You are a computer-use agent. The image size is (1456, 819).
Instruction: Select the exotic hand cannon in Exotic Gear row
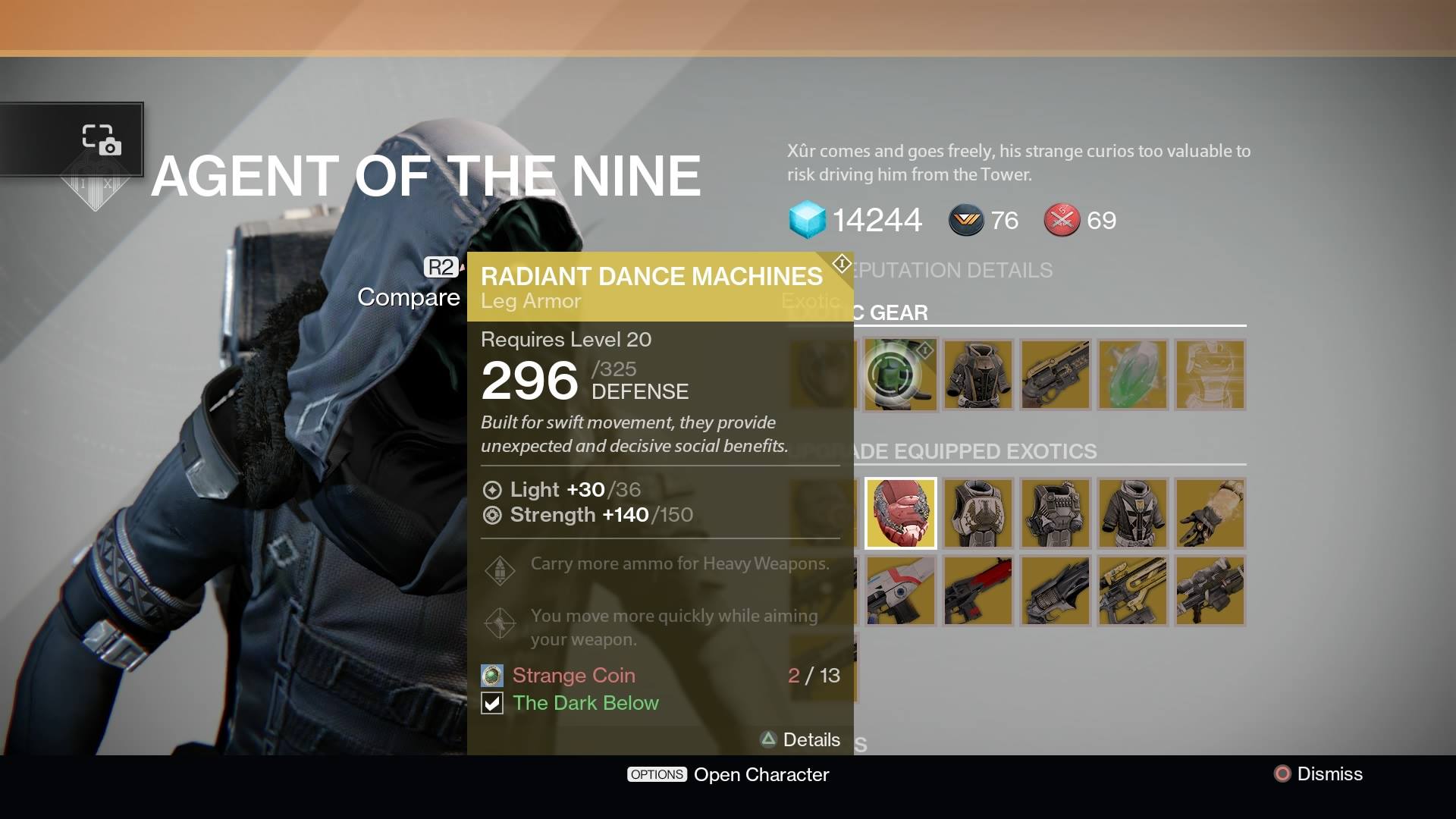[1056, 374]
